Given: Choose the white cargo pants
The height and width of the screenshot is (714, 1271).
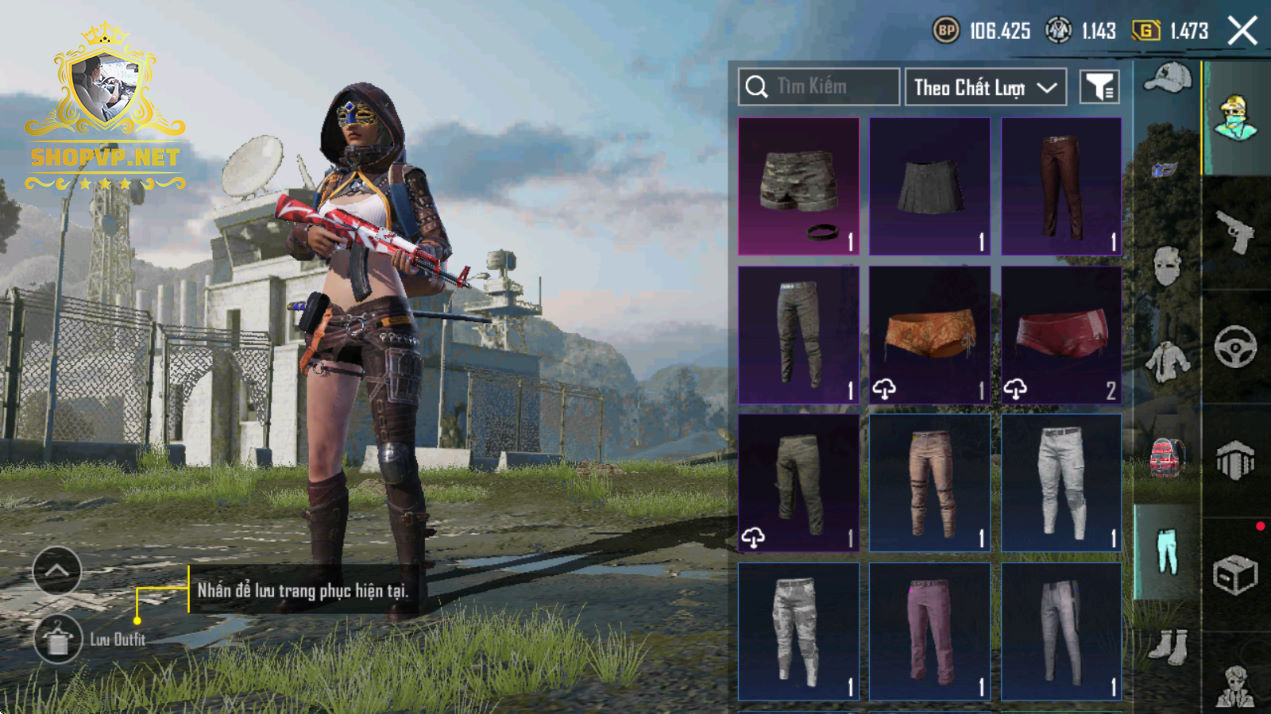Looking at the screenshot, I should point(1061,483).
